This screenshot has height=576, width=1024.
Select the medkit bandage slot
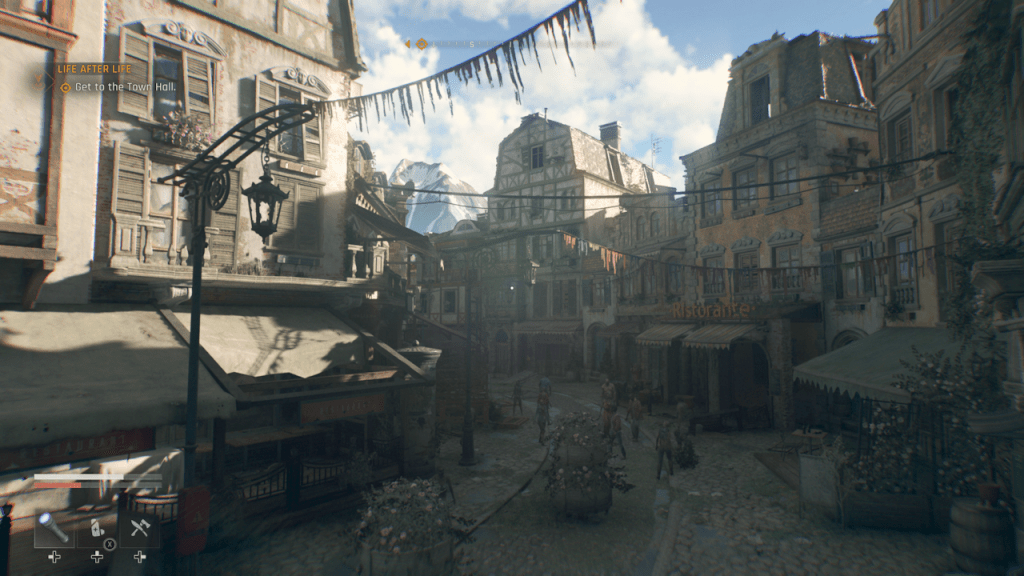coord(97,528)
